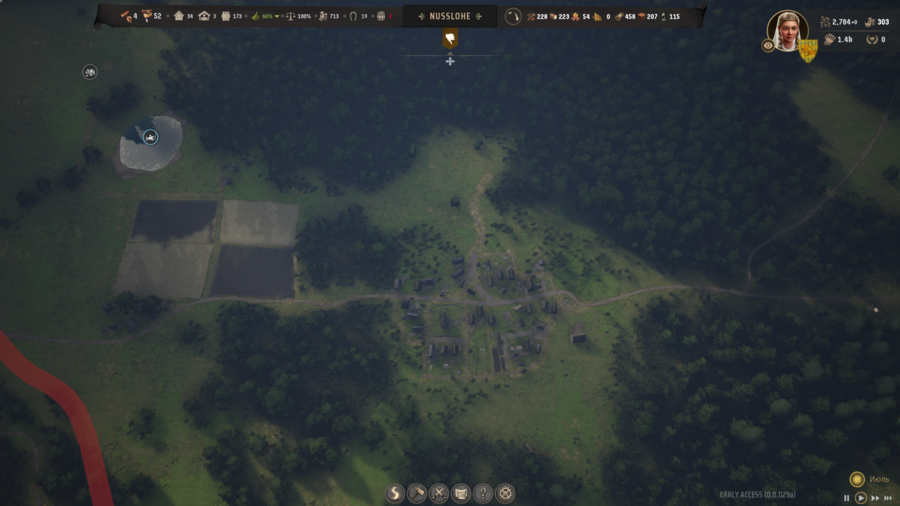The width and height of the screenshot is (900, 506).
Task: Select the round marker on the grey field
Action: 150,137
